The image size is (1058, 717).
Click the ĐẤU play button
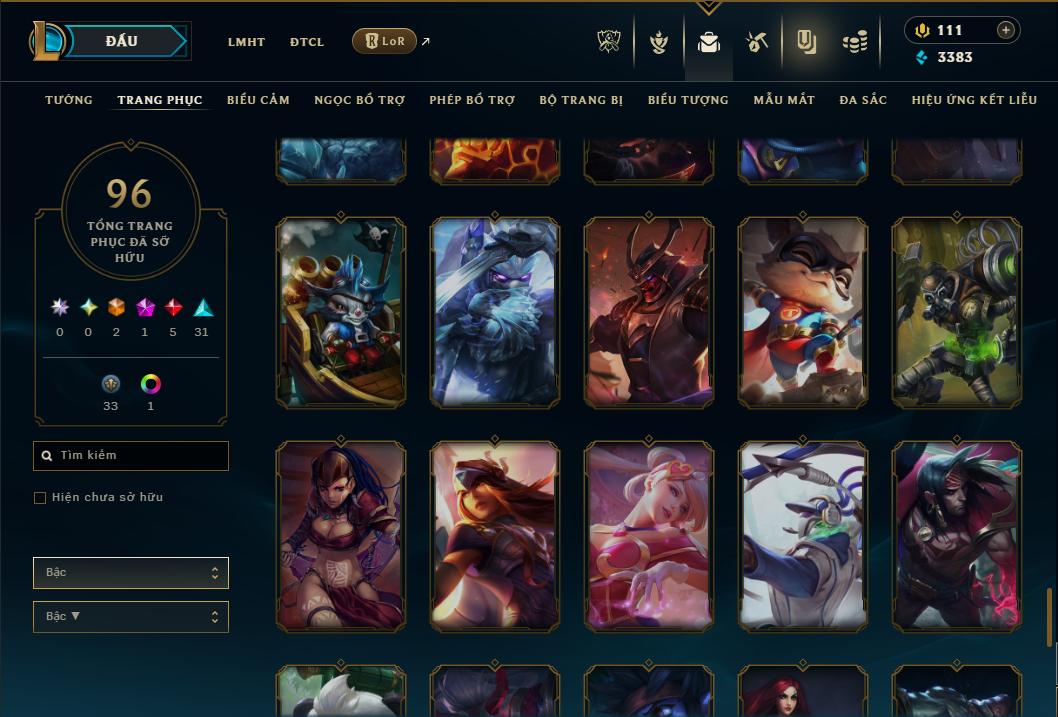(x=121, y=41)
